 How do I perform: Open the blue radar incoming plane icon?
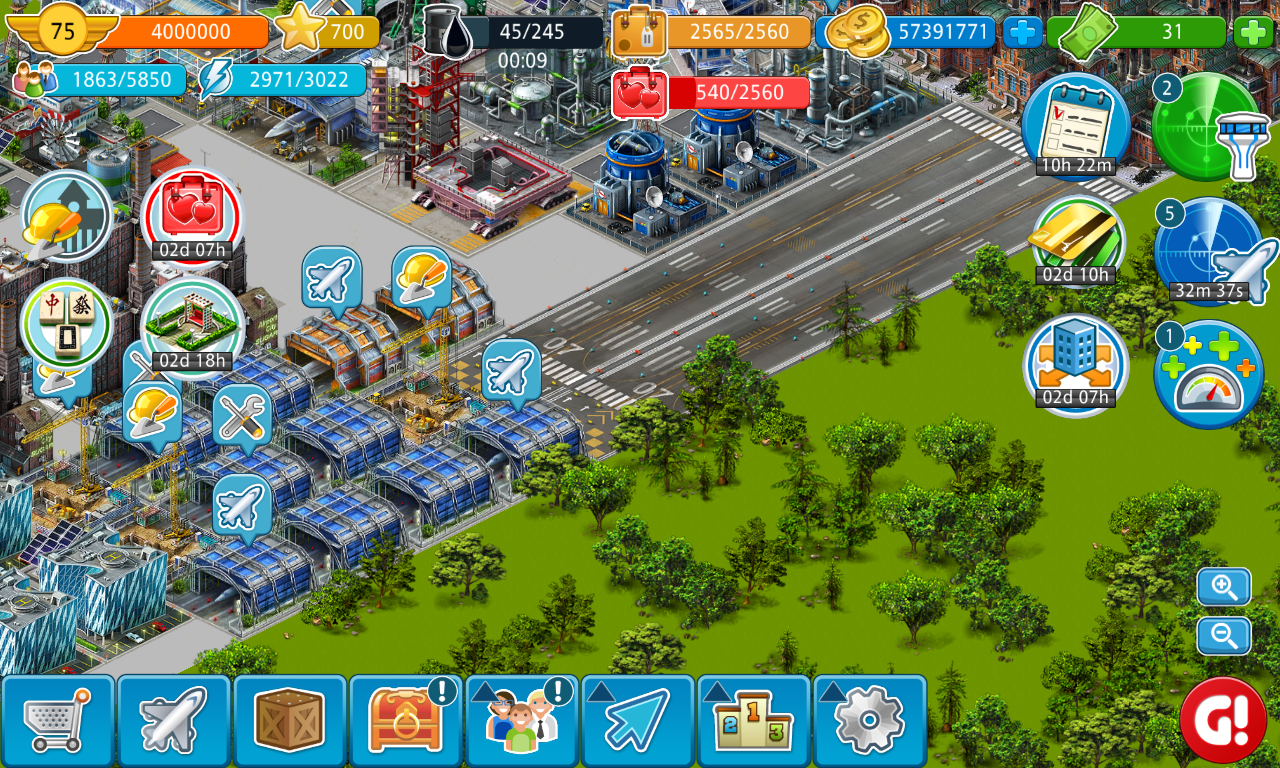tap(1209, 252)
